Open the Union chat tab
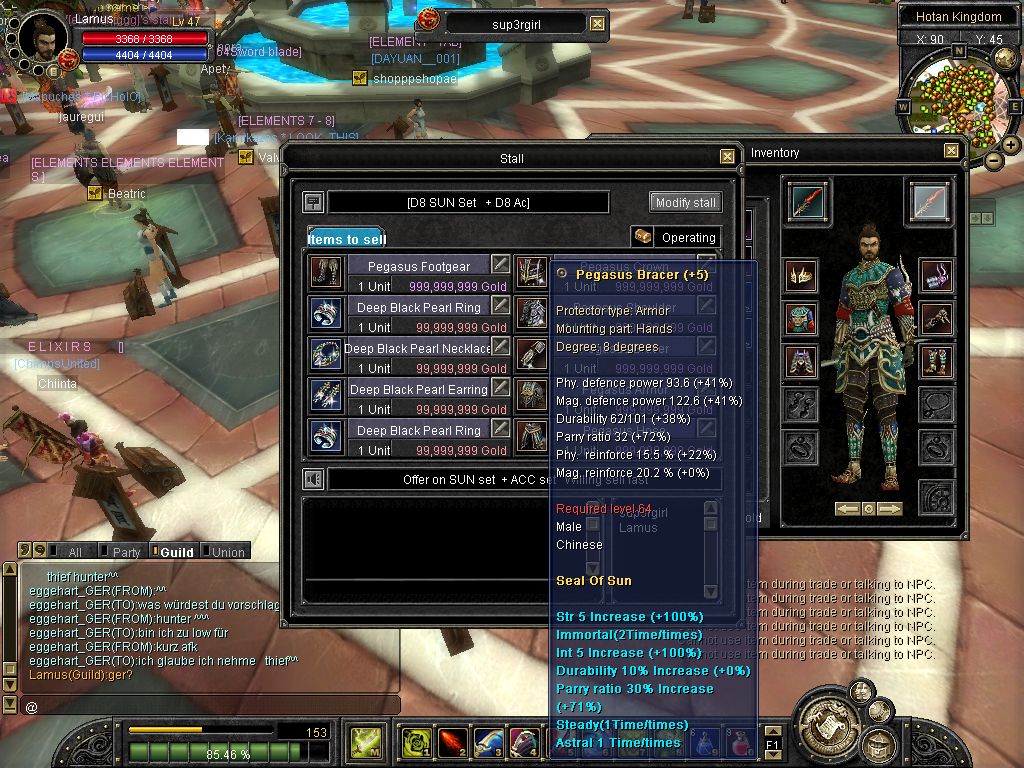 pos(227,552)
